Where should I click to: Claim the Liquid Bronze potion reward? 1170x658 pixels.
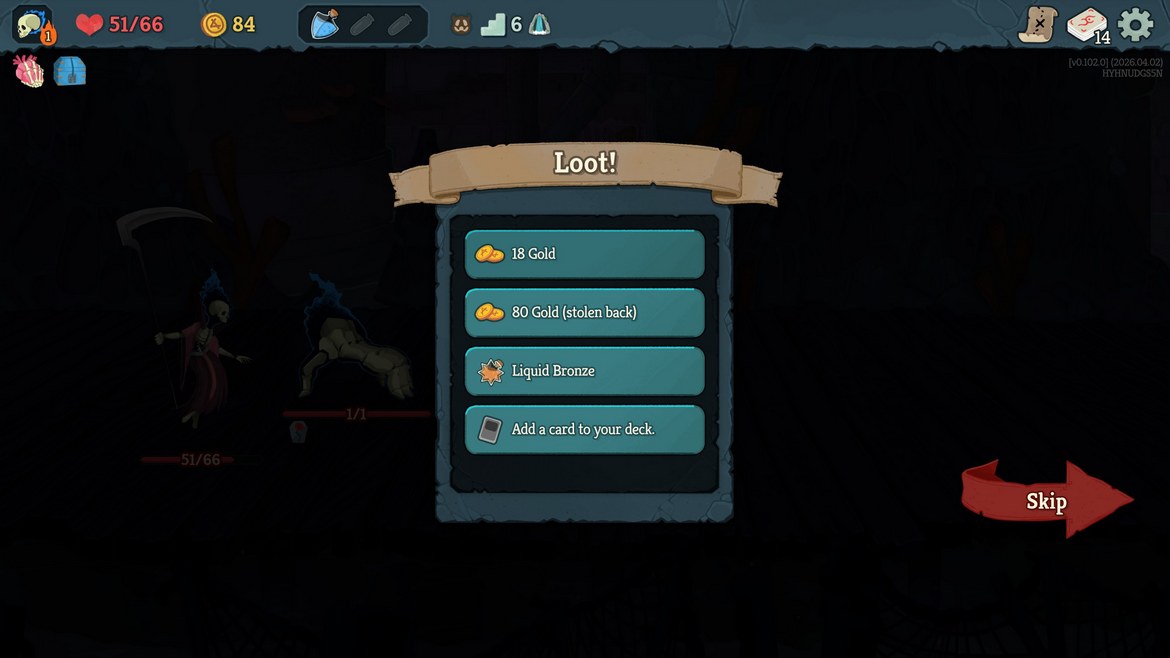click(x=584, y=371)
